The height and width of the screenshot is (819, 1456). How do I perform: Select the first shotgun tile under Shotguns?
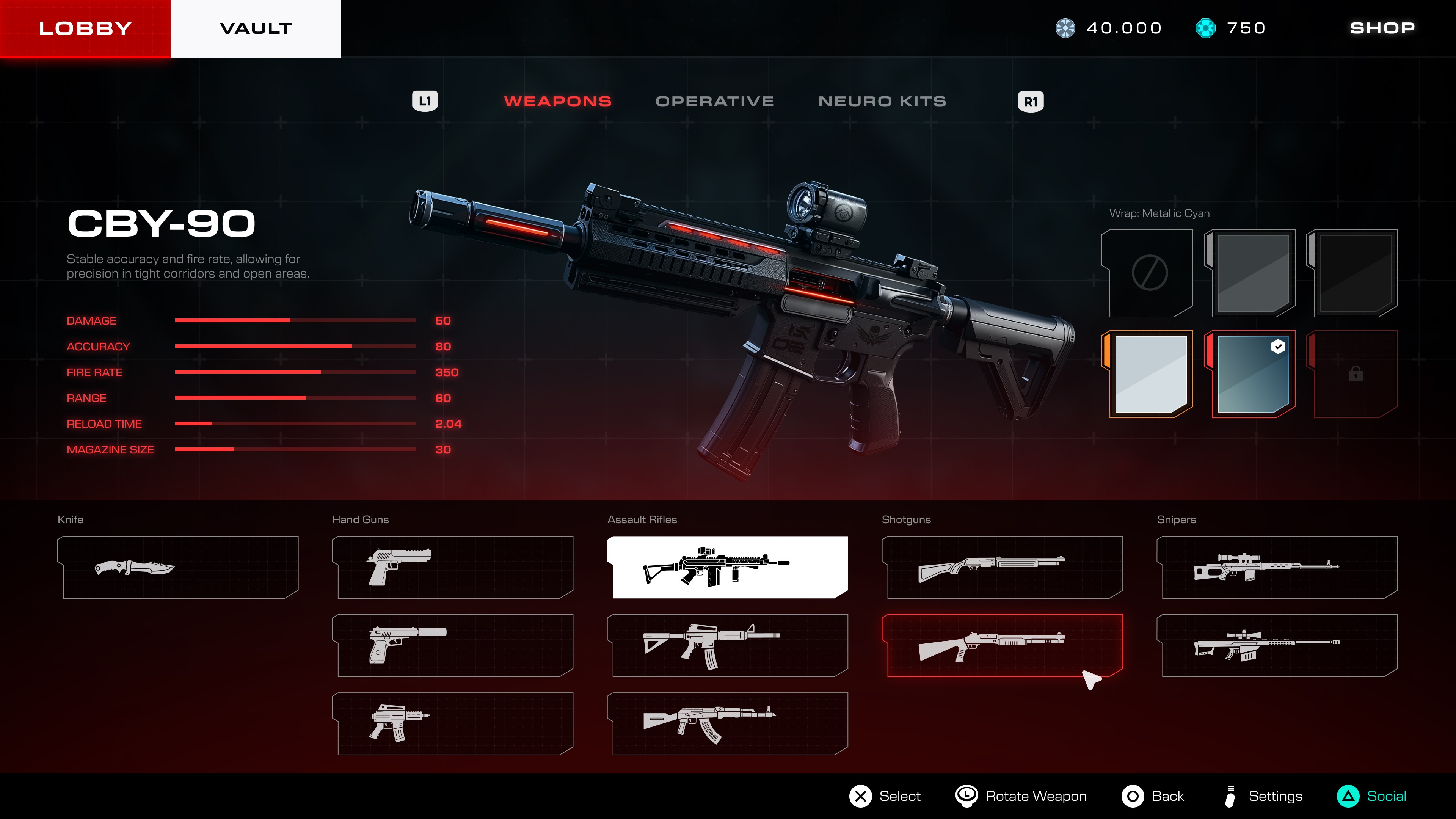click(1002, 567)
